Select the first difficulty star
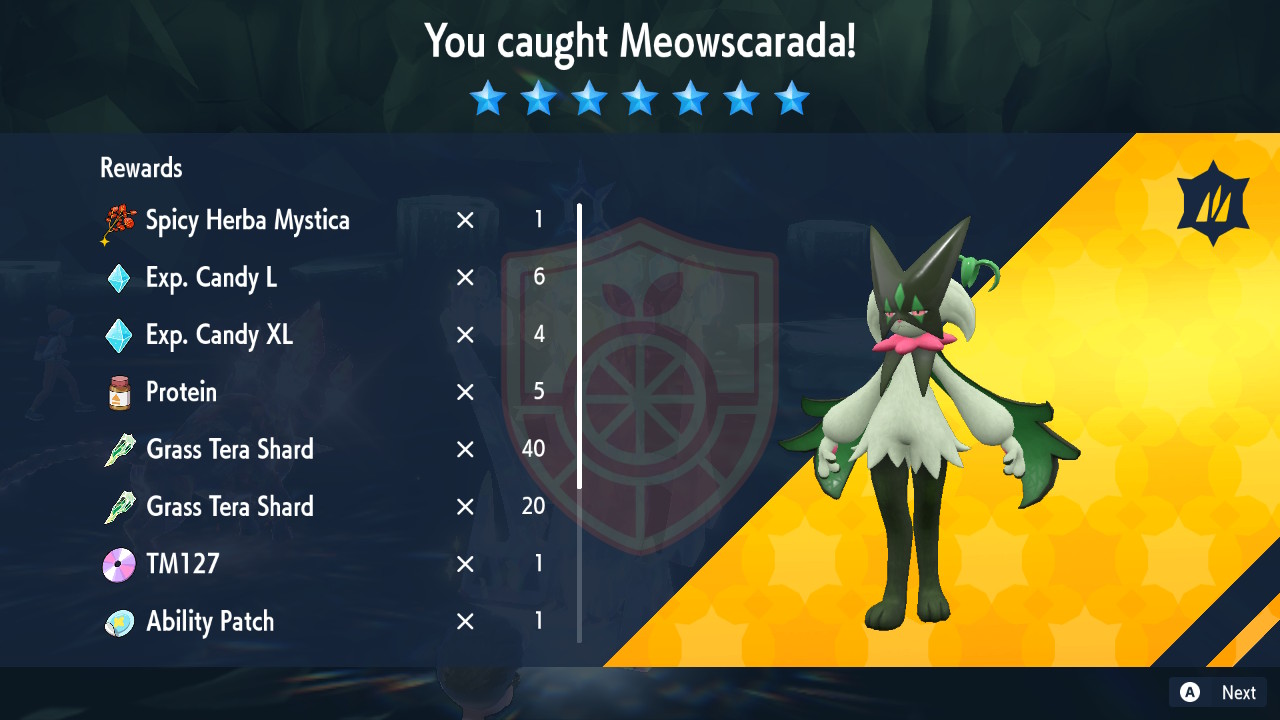The height and width of the screenshot is (720, 1280). point(487,98)
